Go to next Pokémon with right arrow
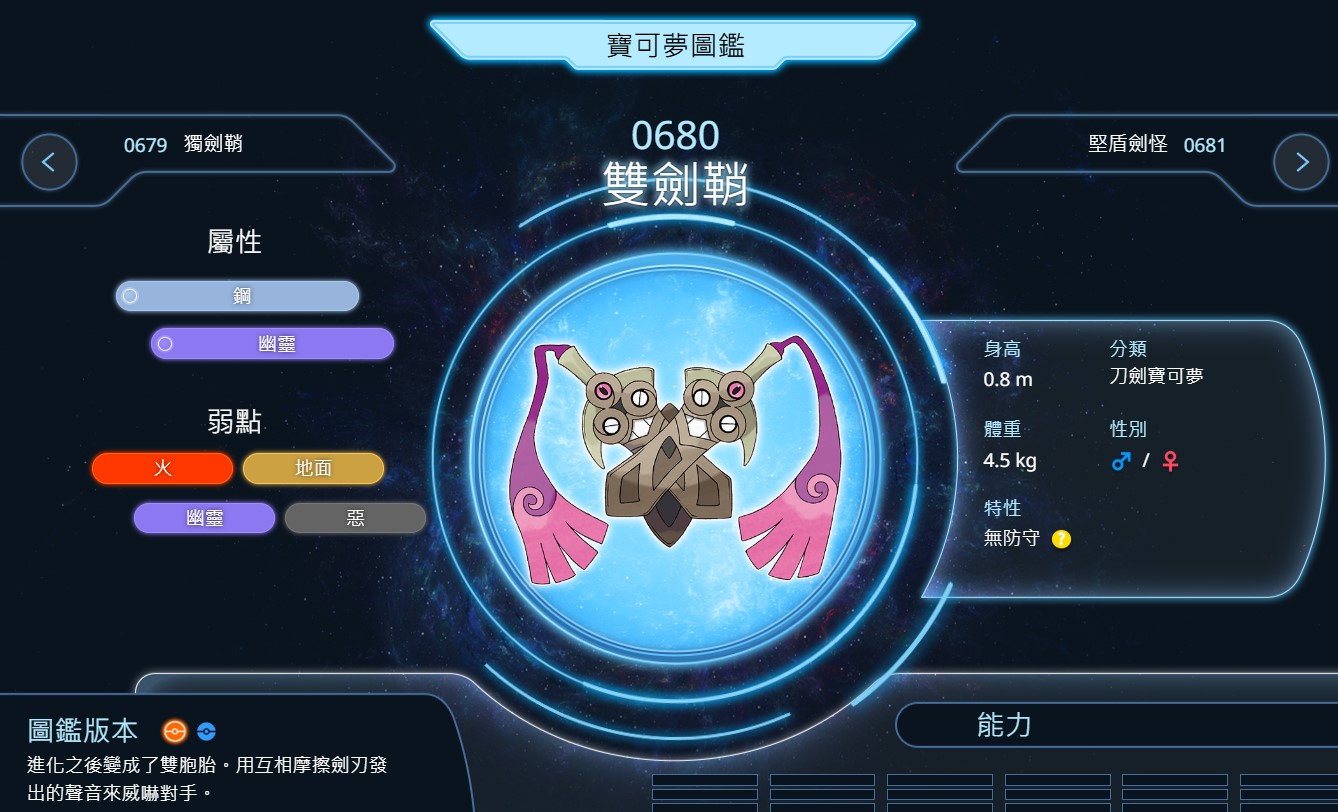 [1301, 162]
